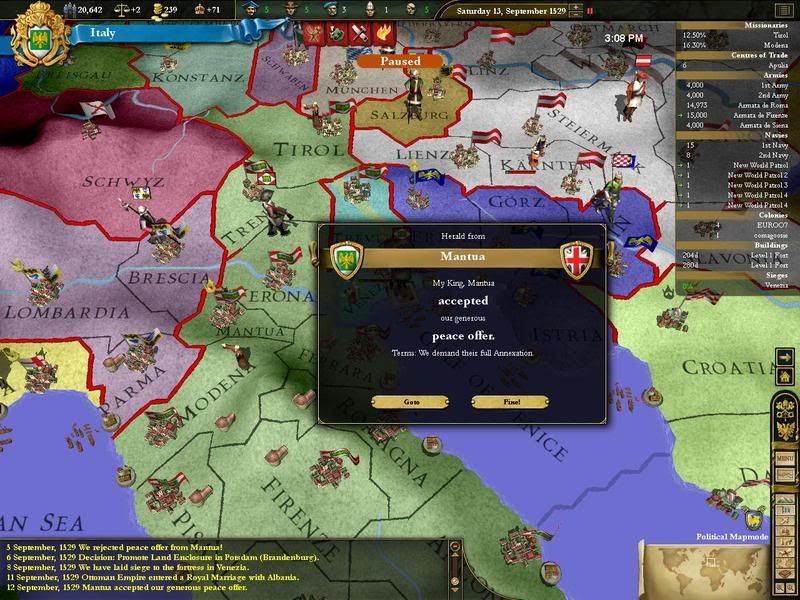The image size is (800, 600).
Task: Select Armata de Firenze in the outliner
Action: tap(753, 114)
